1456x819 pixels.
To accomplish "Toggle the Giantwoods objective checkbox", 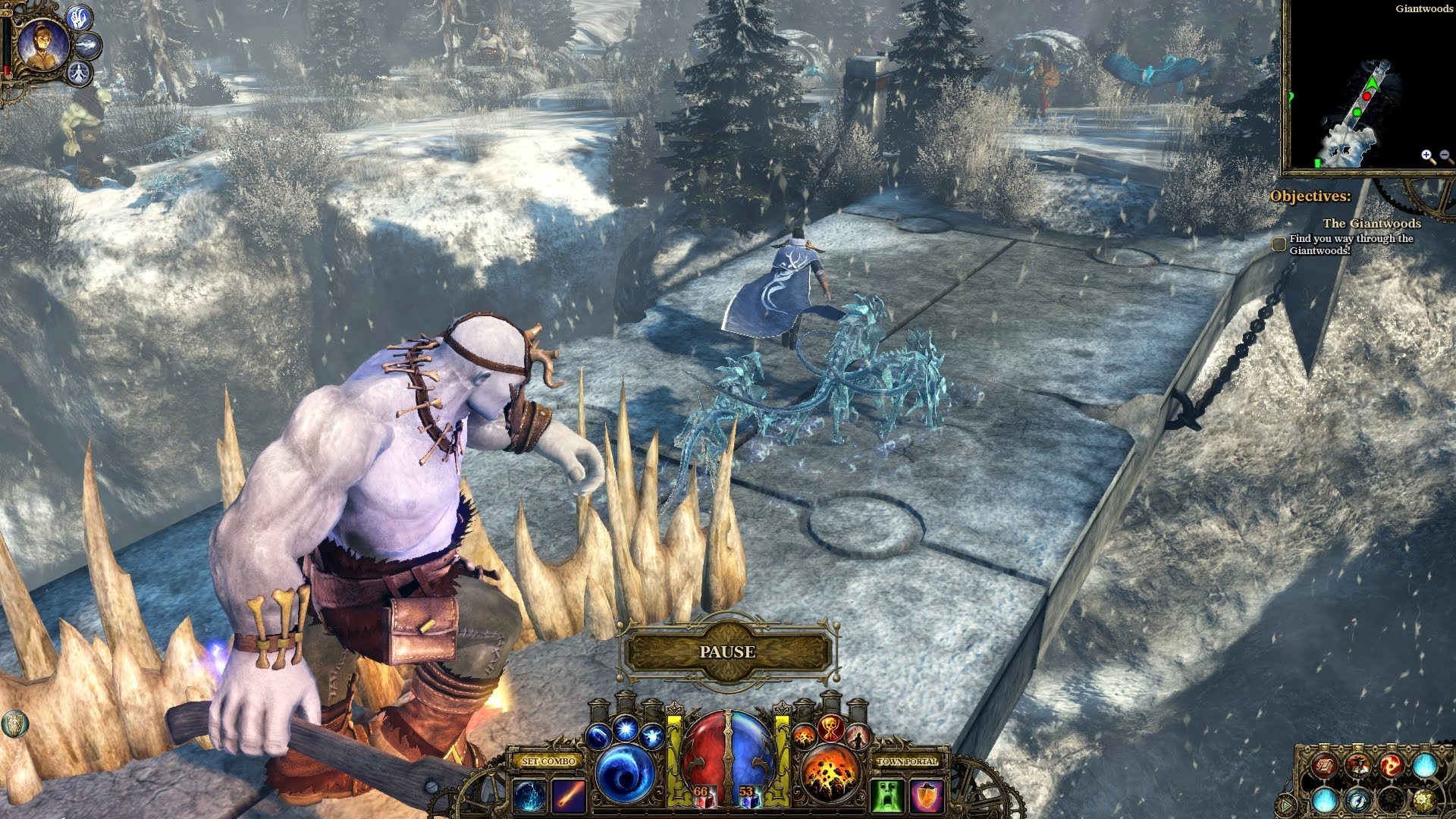I will [1280, 241].
